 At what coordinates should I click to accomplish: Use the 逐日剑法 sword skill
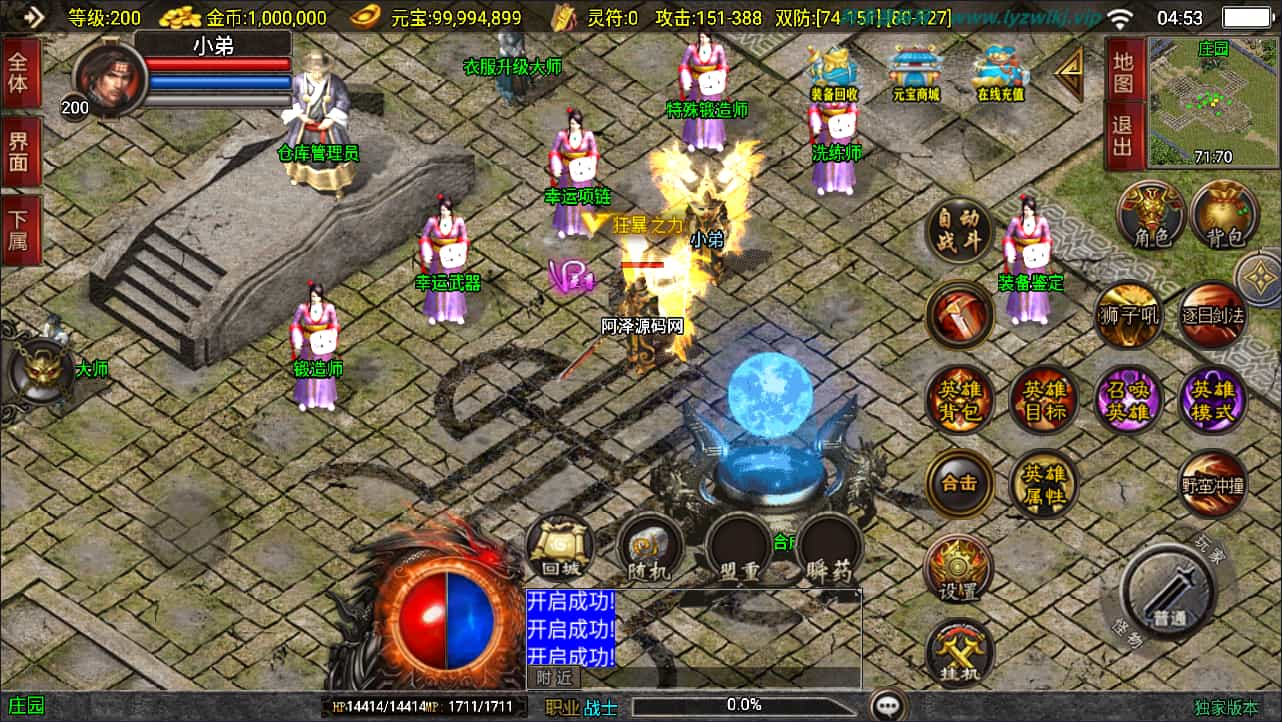pyautogui.click(x=1213, y=315)
